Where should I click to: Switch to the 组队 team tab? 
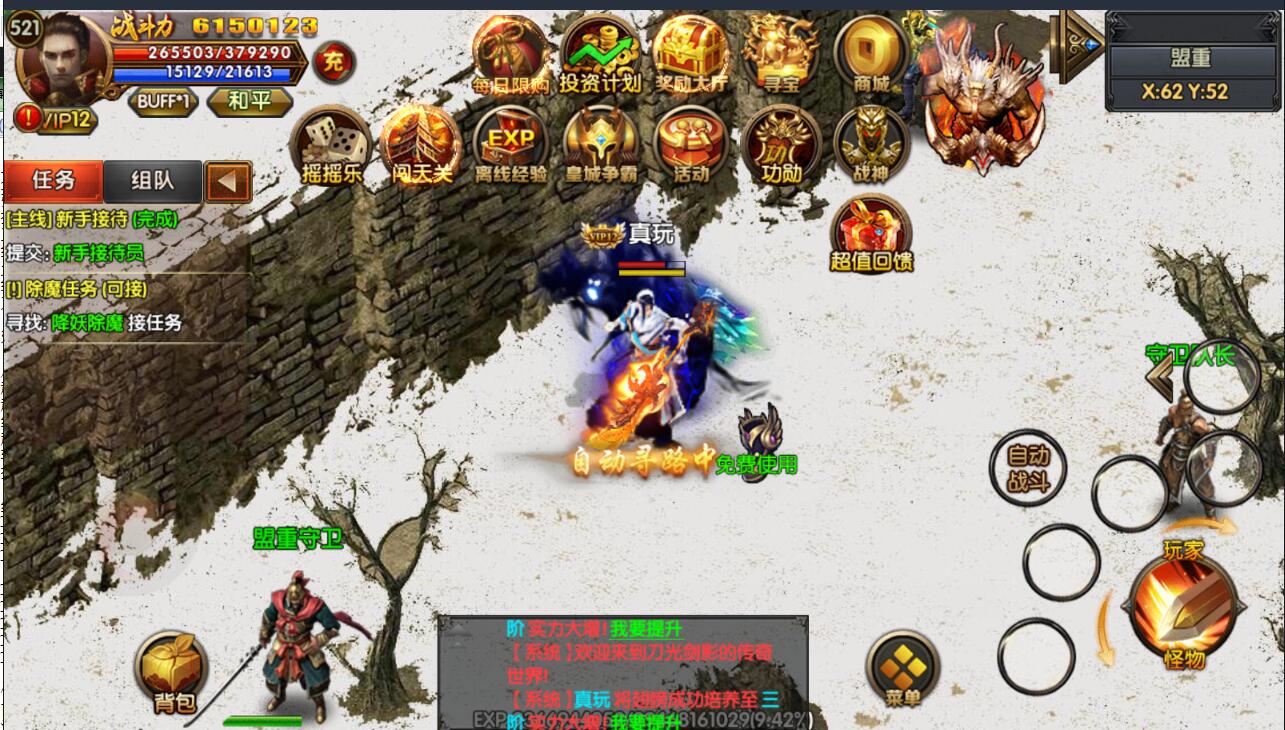tap(153, 180)
